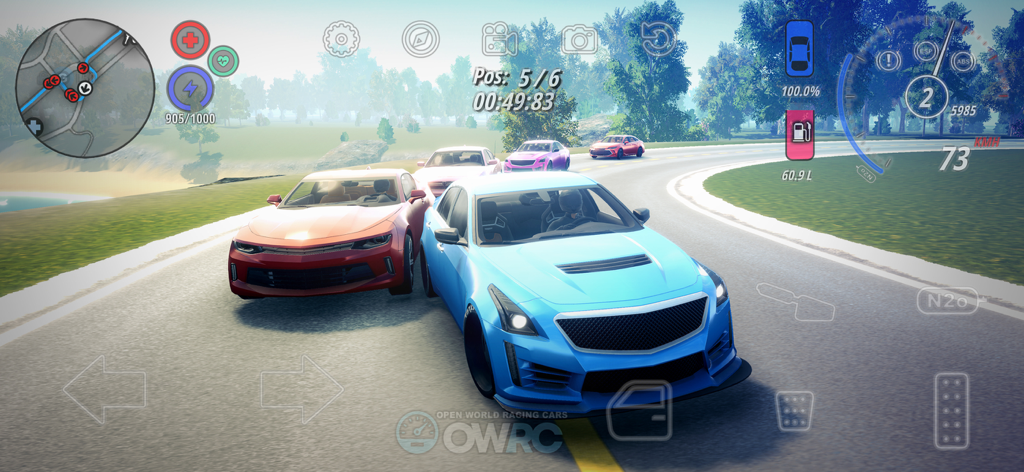Use the blue lightning bolt energy button
1024x472 pixels.
(189, 88)
